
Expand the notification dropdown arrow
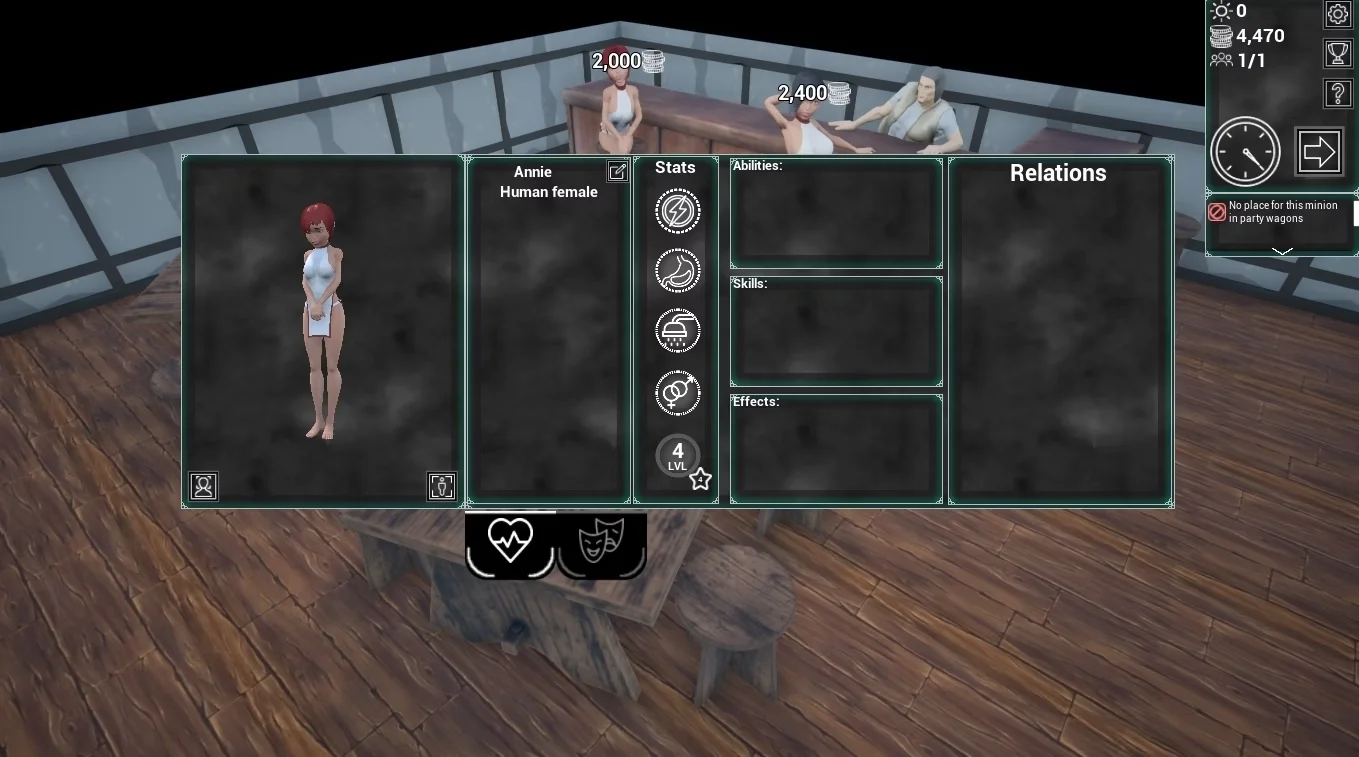1282,250
